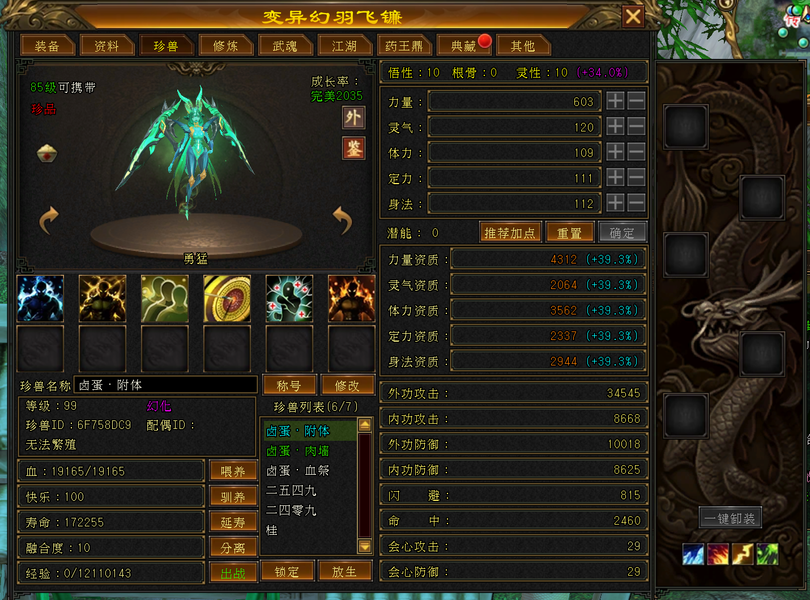Click the 推荐加点 button

point(510,232)
